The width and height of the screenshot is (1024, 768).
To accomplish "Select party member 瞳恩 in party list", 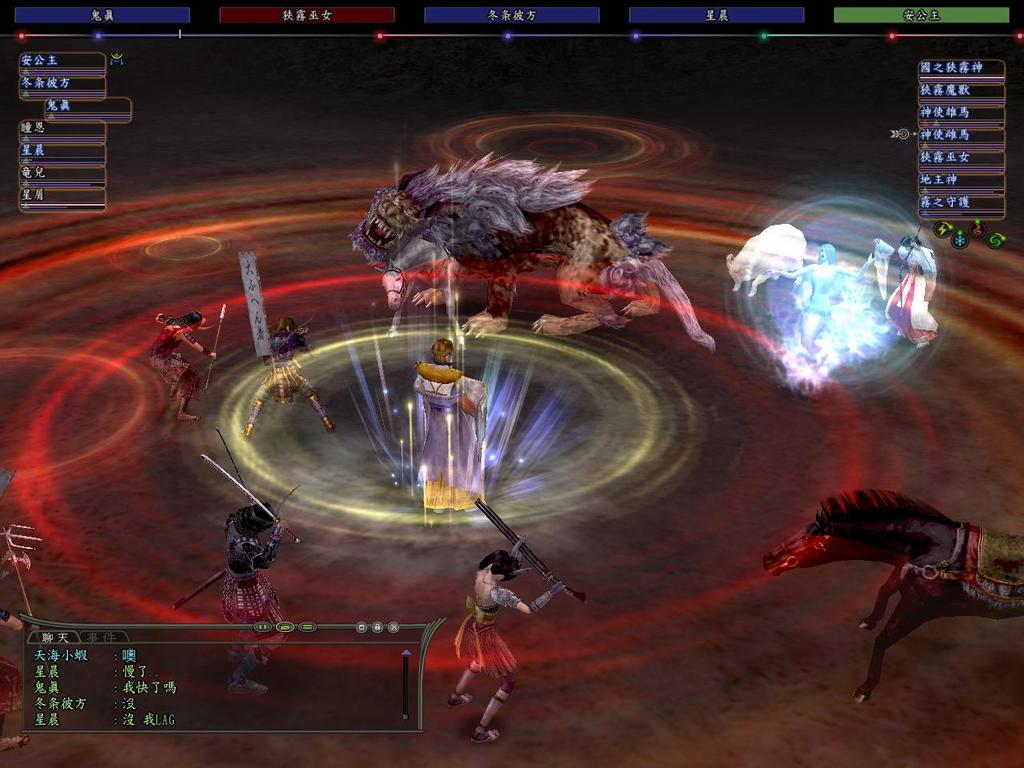I will pyautogui.click(x=62, y=129).
